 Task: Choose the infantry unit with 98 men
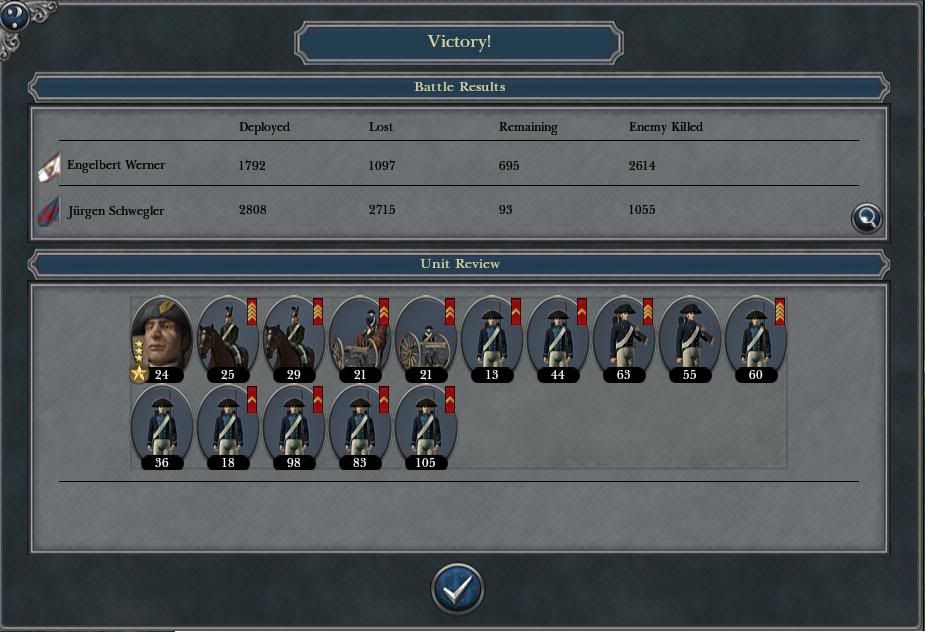tap(293, 423)
